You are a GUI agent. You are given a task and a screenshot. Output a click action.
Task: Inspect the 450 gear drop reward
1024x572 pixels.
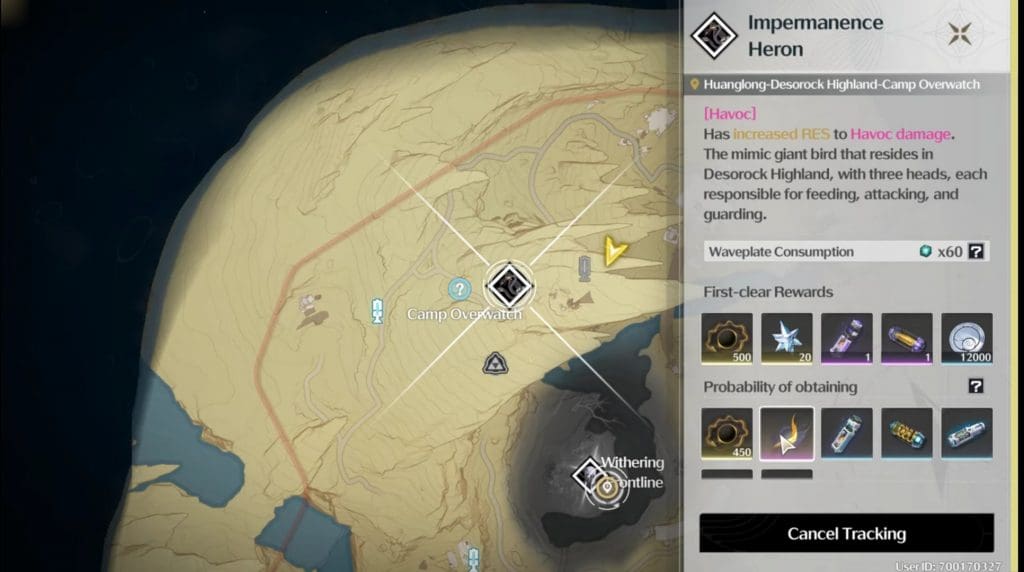coord(727,433)
